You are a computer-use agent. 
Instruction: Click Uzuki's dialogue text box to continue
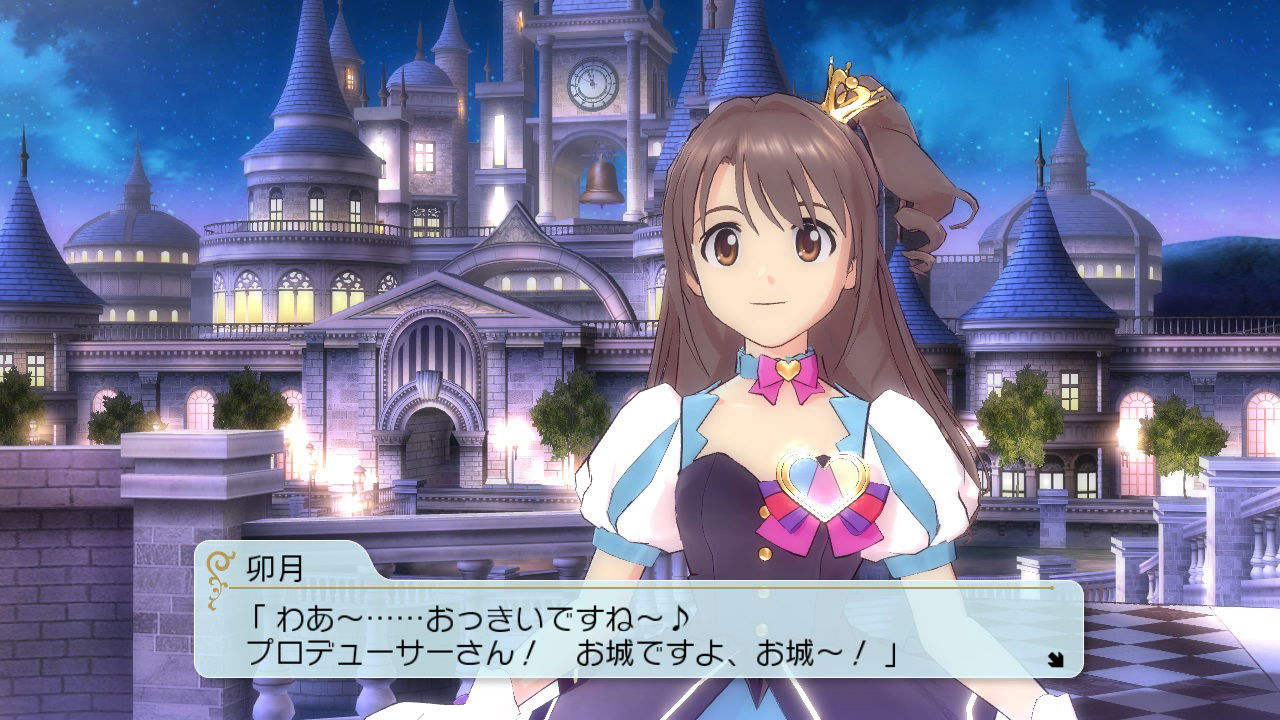640,630
